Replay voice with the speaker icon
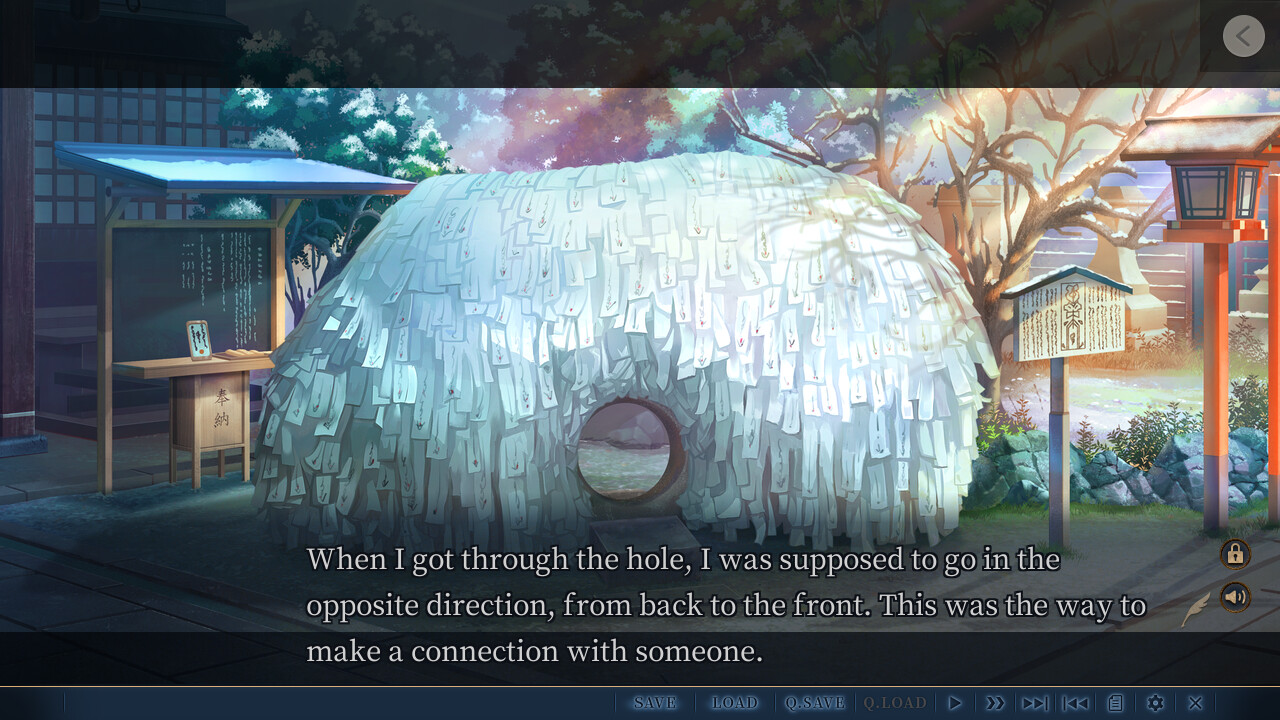The height and width of the screenshot is (720, 1280). coord(1235,597)
